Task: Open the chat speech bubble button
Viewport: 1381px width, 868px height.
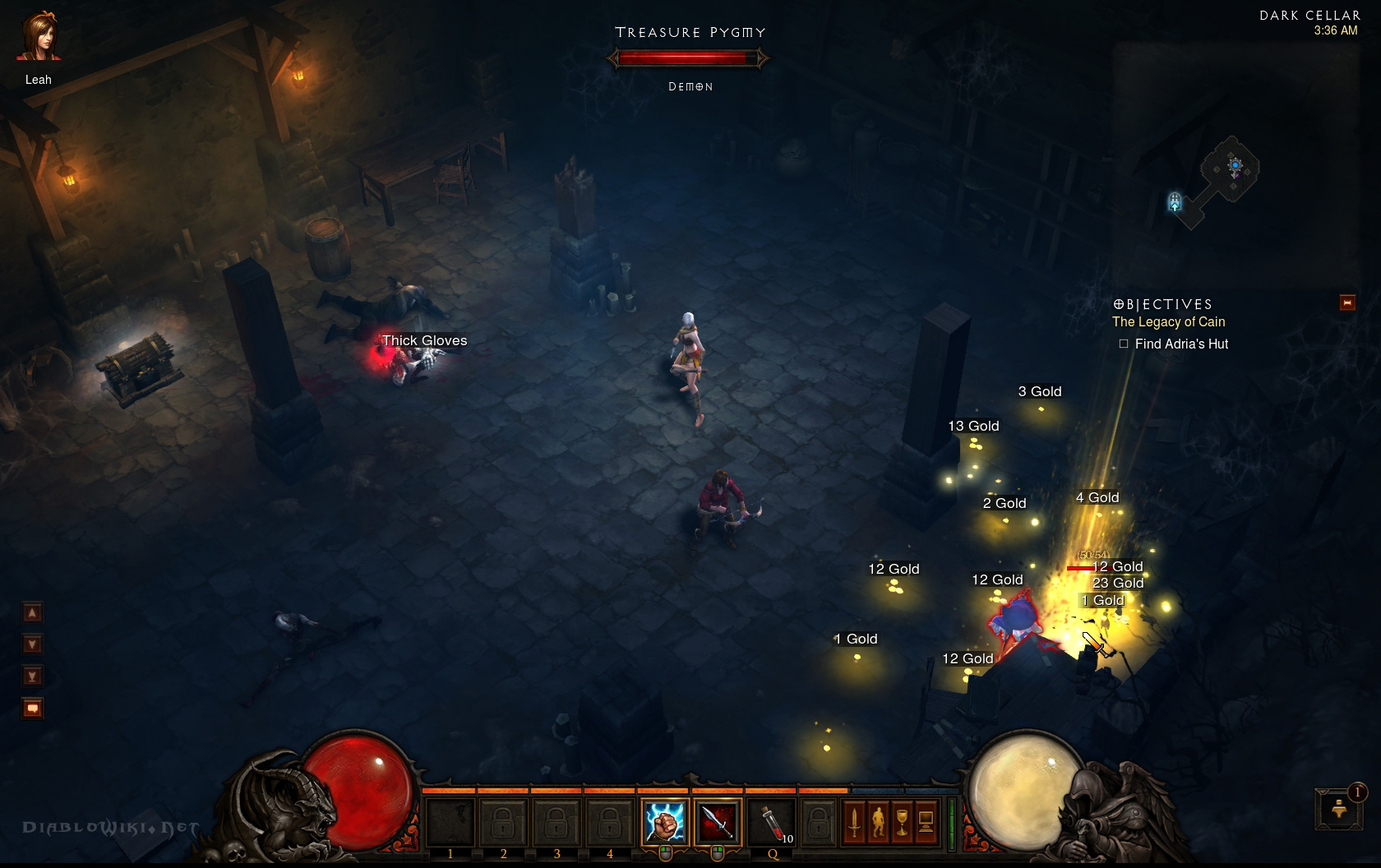Action: 33,708
